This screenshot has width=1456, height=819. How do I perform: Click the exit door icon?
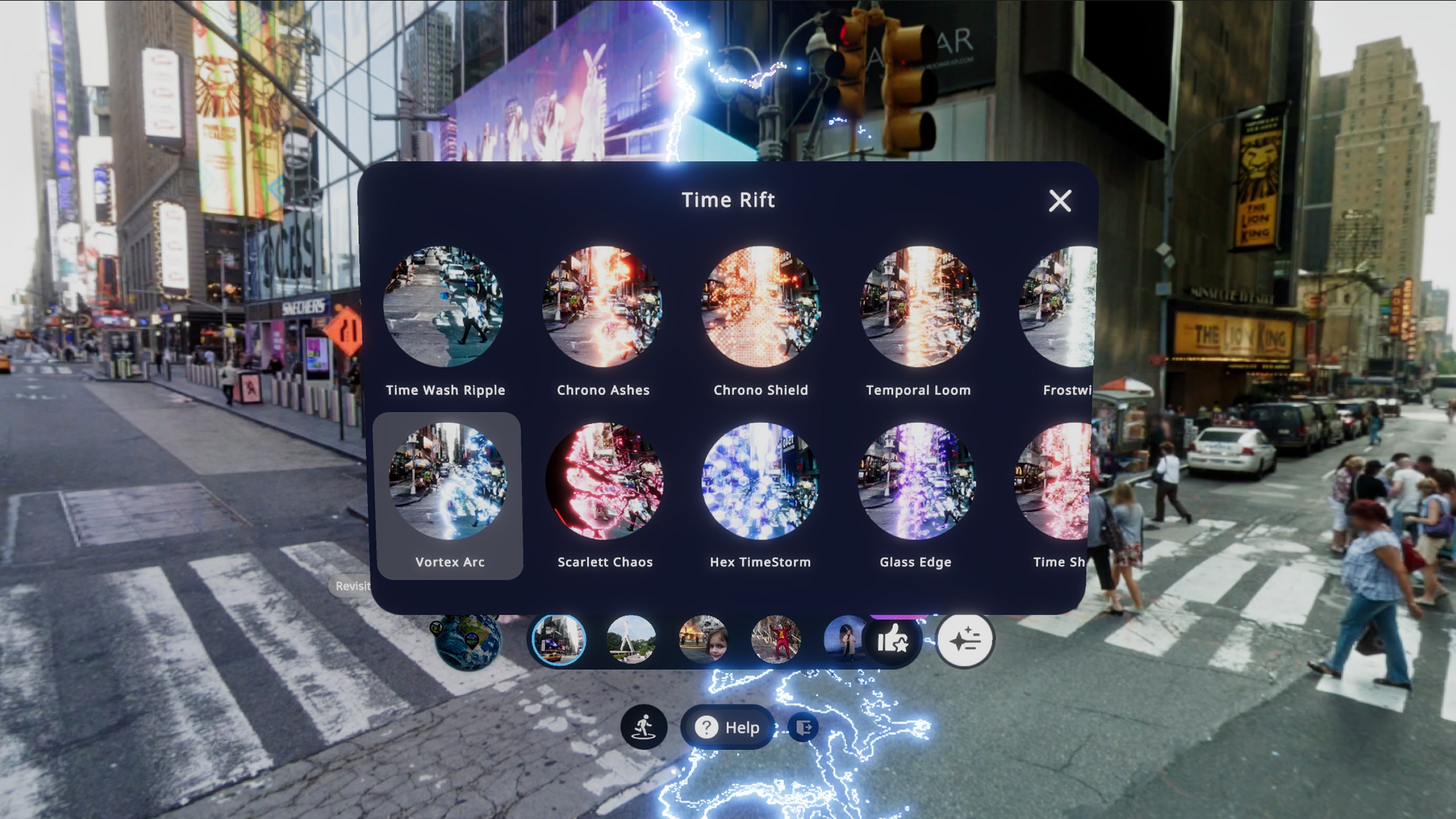(804, 727)
